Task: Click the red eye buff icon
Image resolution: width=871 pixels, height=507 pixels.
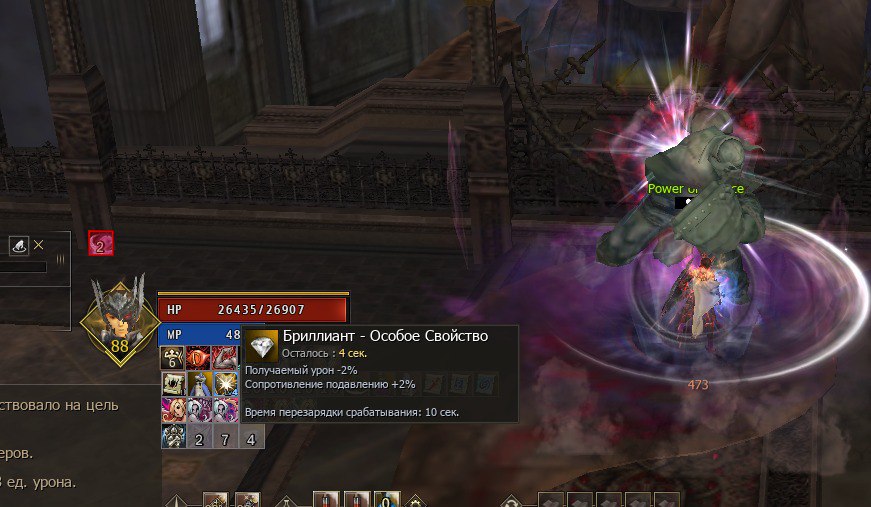Action: 199,357
